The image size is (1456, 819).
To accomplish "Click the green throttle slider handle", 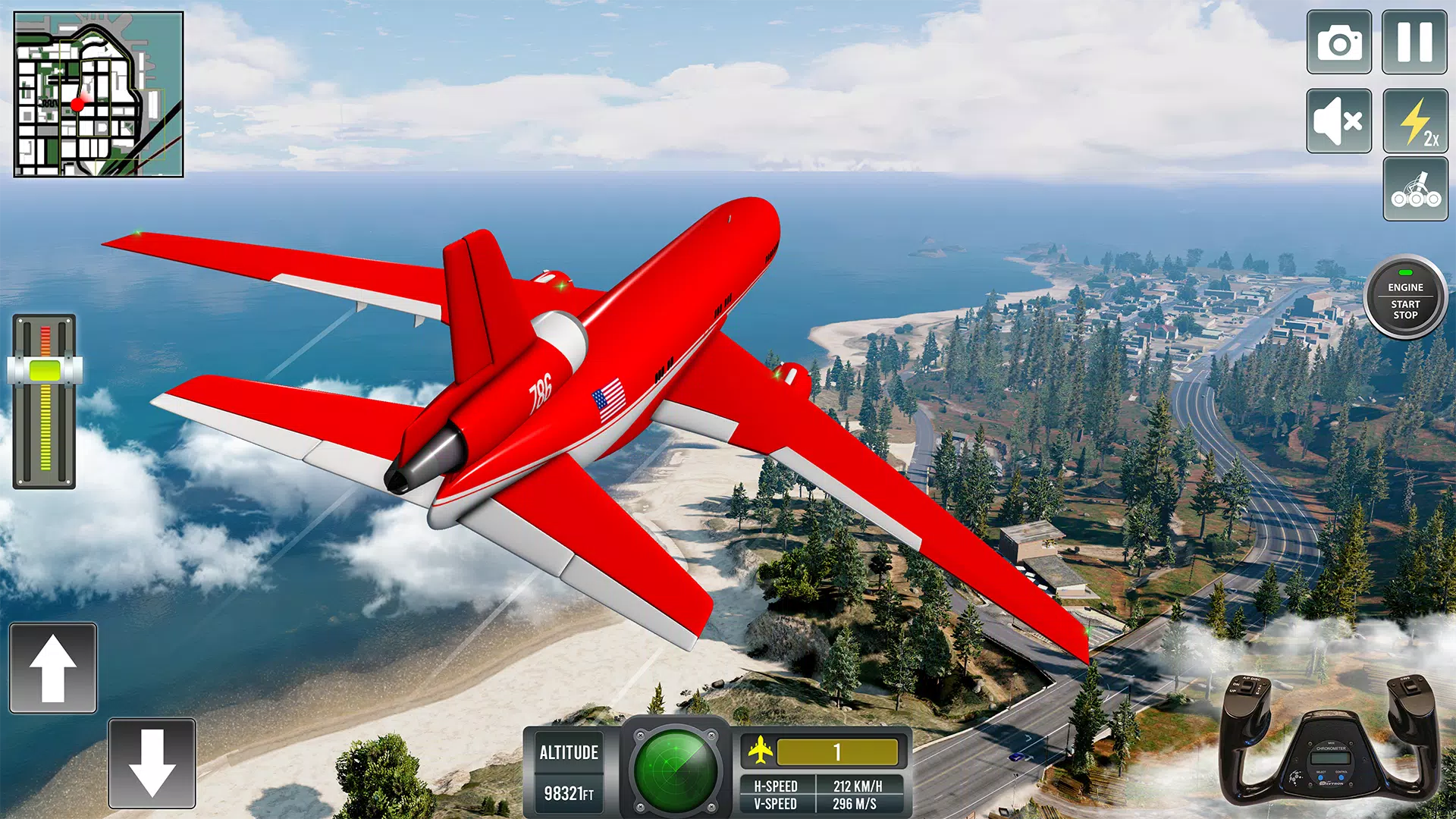I will pyautogui.click(x=45, y=370).
